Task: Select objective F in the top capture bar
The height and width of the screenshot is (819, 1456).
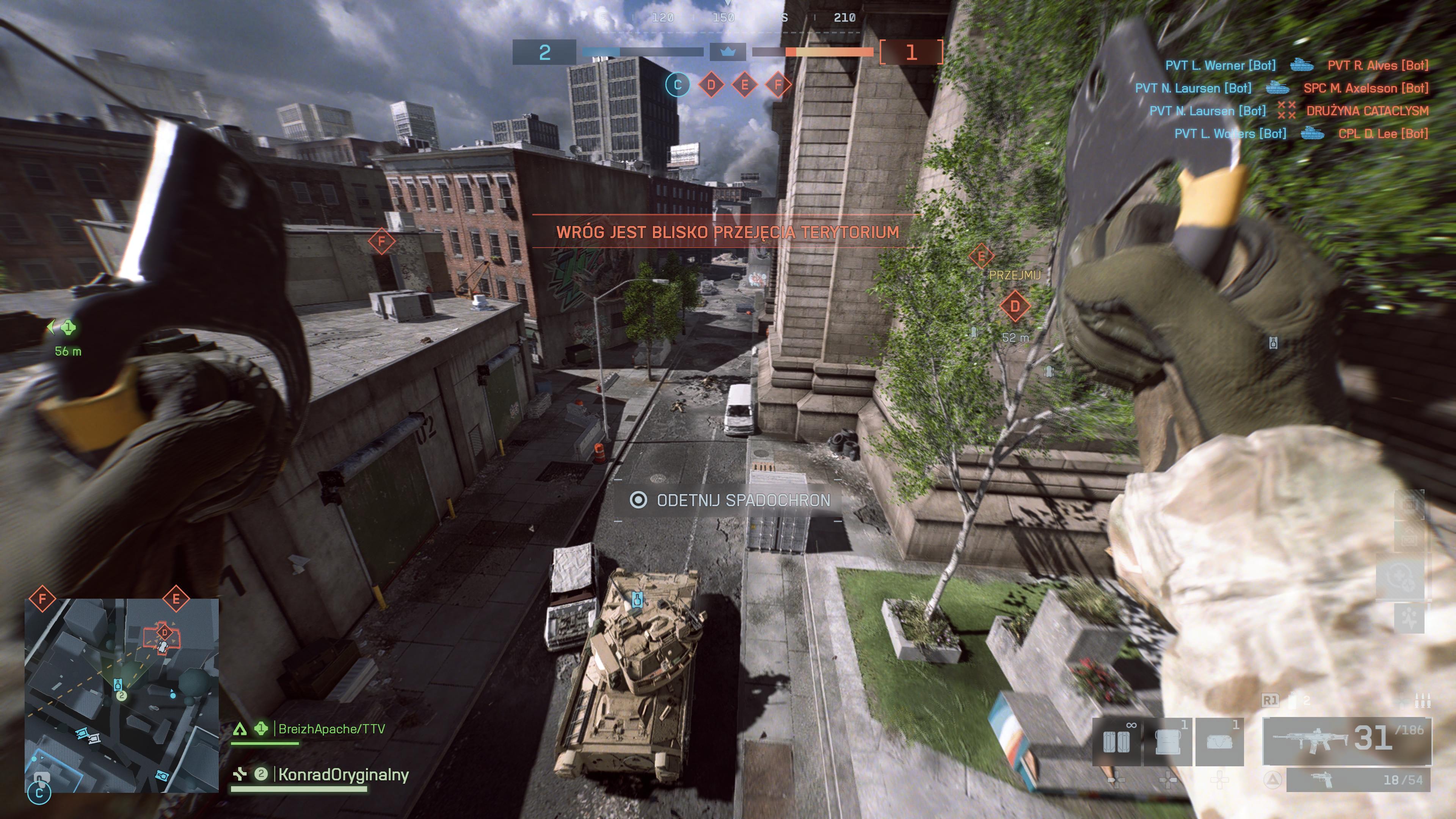Action: click(x=778, y=85)
